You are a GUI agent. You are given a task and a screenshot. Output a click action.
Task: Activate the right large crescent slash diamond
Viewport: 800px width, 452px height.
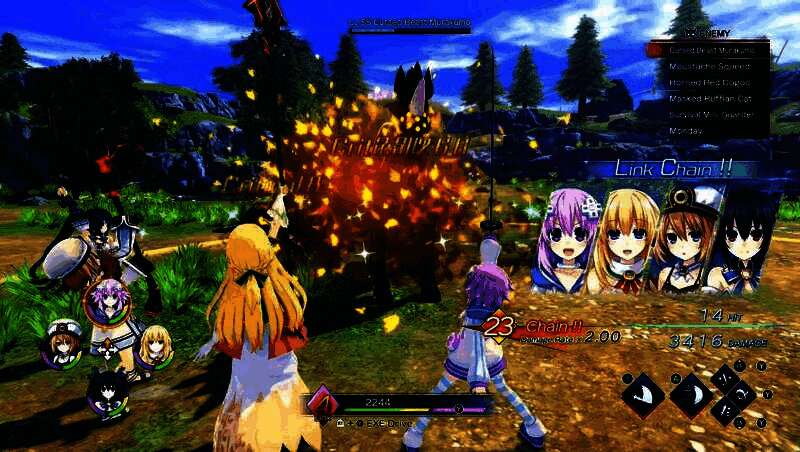tap(690, 394)
